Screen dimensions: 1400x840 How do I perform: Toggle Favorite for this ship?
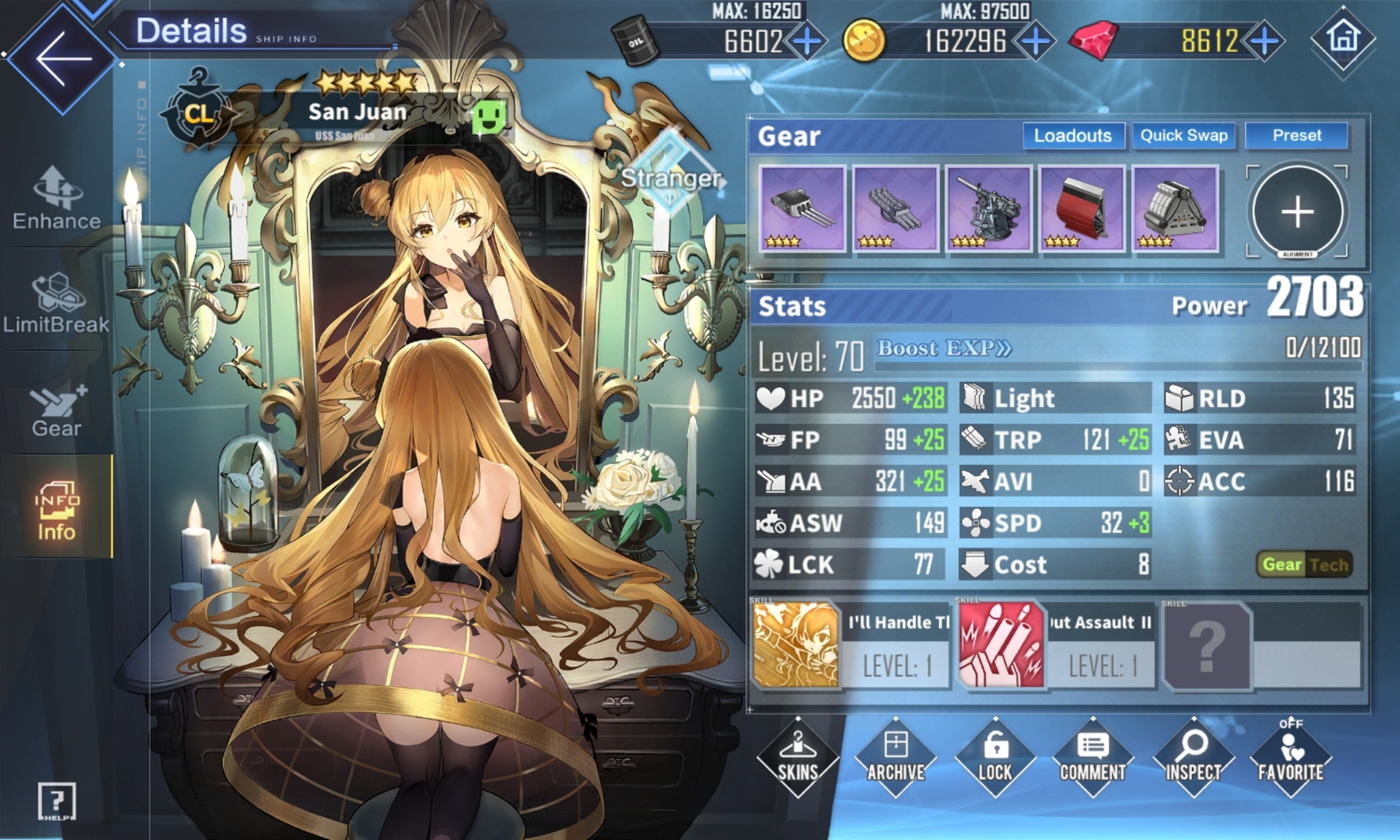pyautogui.click(x=1291, y=758)
